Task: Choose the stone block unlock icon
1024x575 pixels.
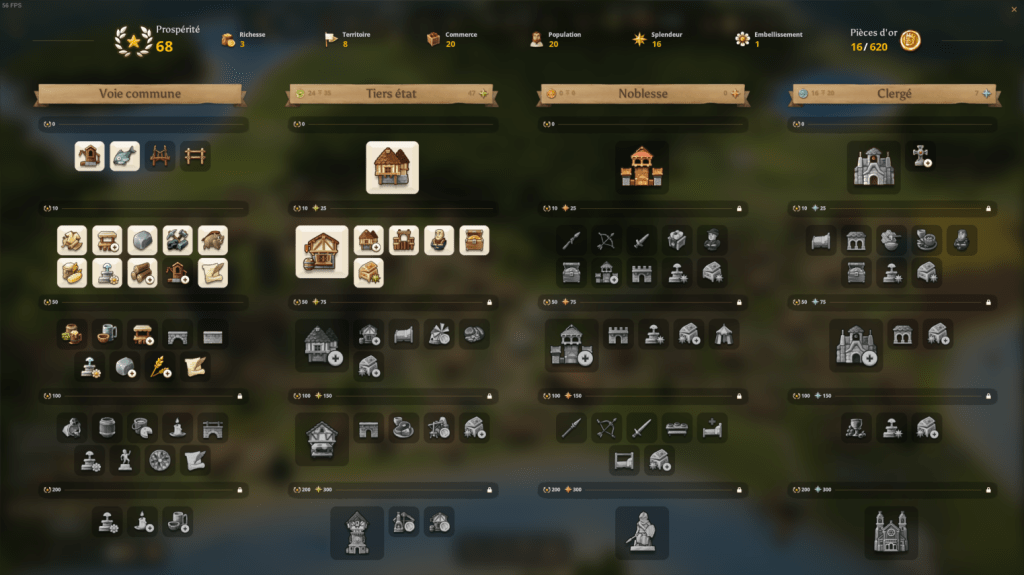Action: coord(143,240)
